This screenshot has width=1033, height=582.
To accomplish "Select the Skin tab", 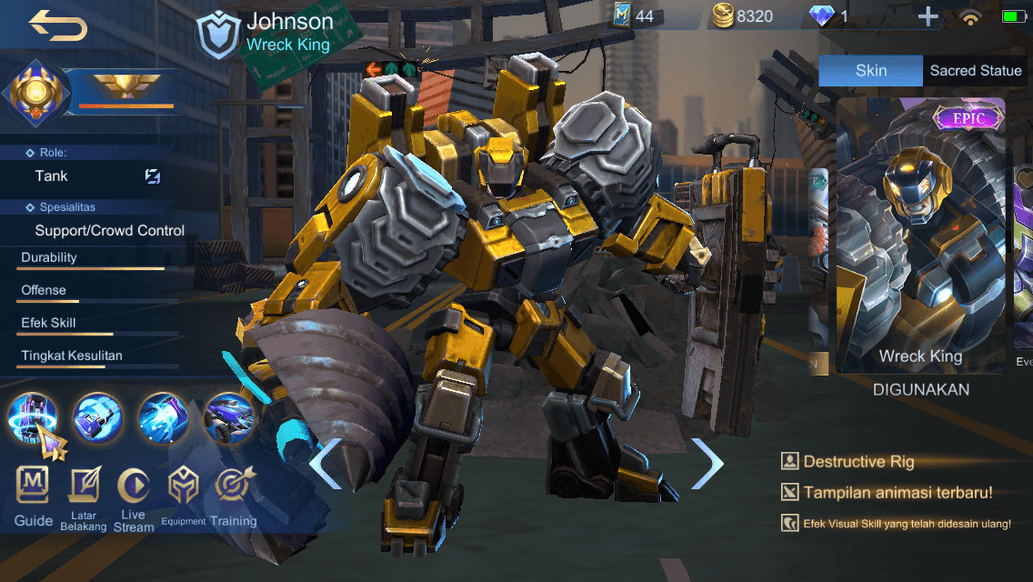I will tap(870, 71).
